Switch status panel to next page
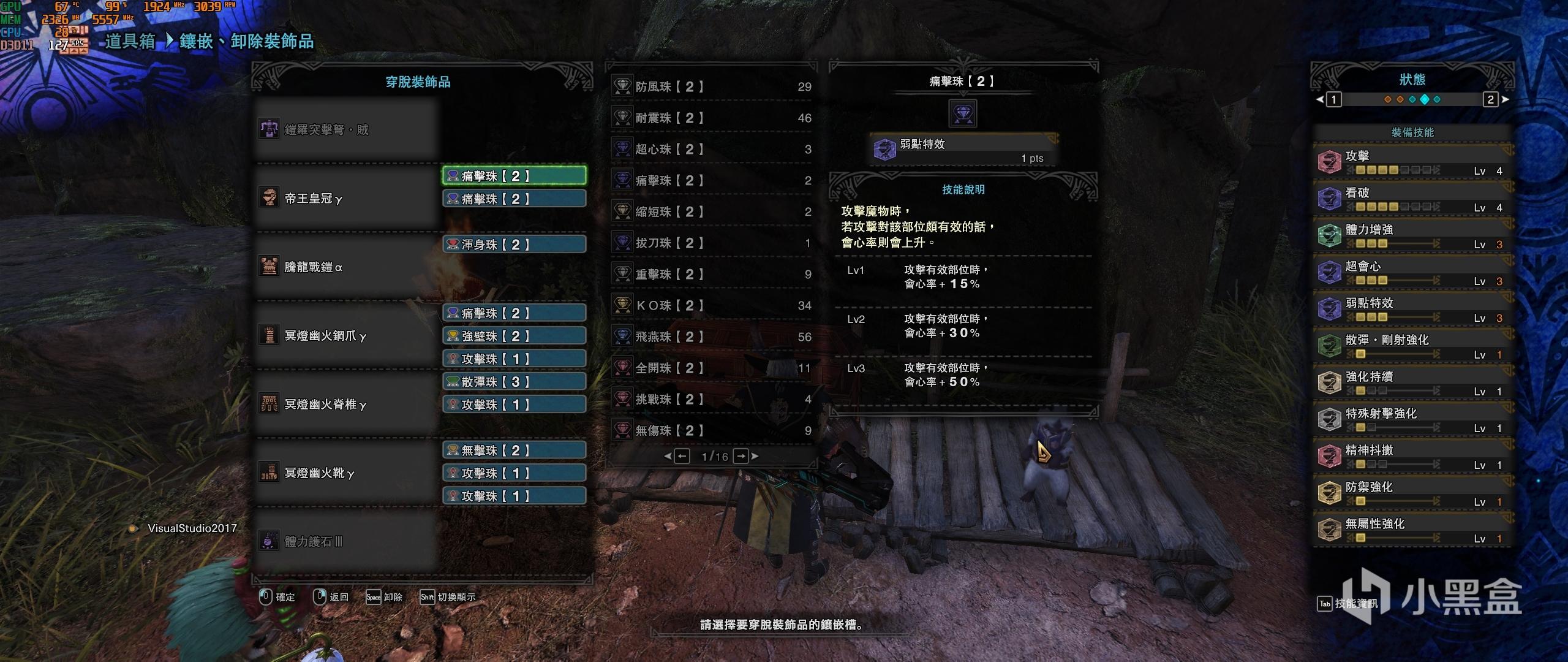Viewport: 1568px width, 662px height. click(1491, 99)
